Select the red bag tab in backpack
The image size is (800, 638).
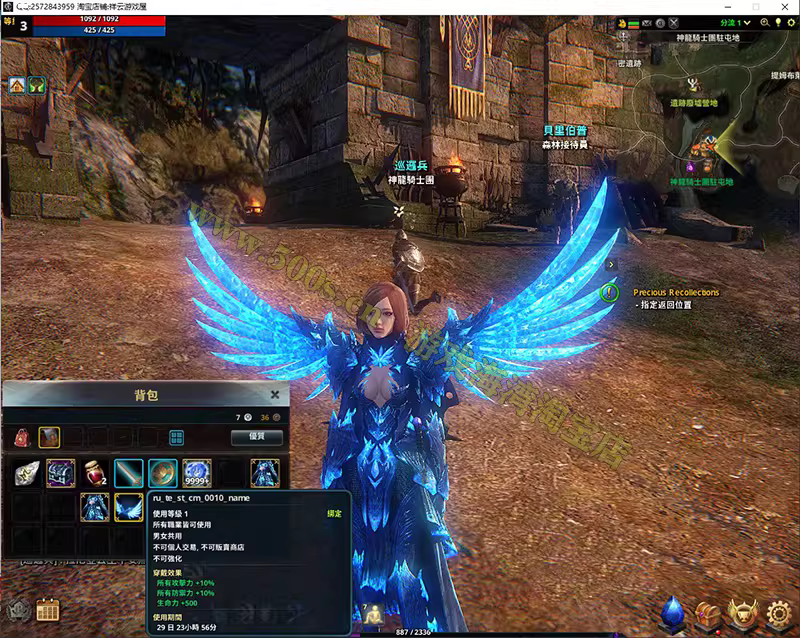click(x=21, y=437)
